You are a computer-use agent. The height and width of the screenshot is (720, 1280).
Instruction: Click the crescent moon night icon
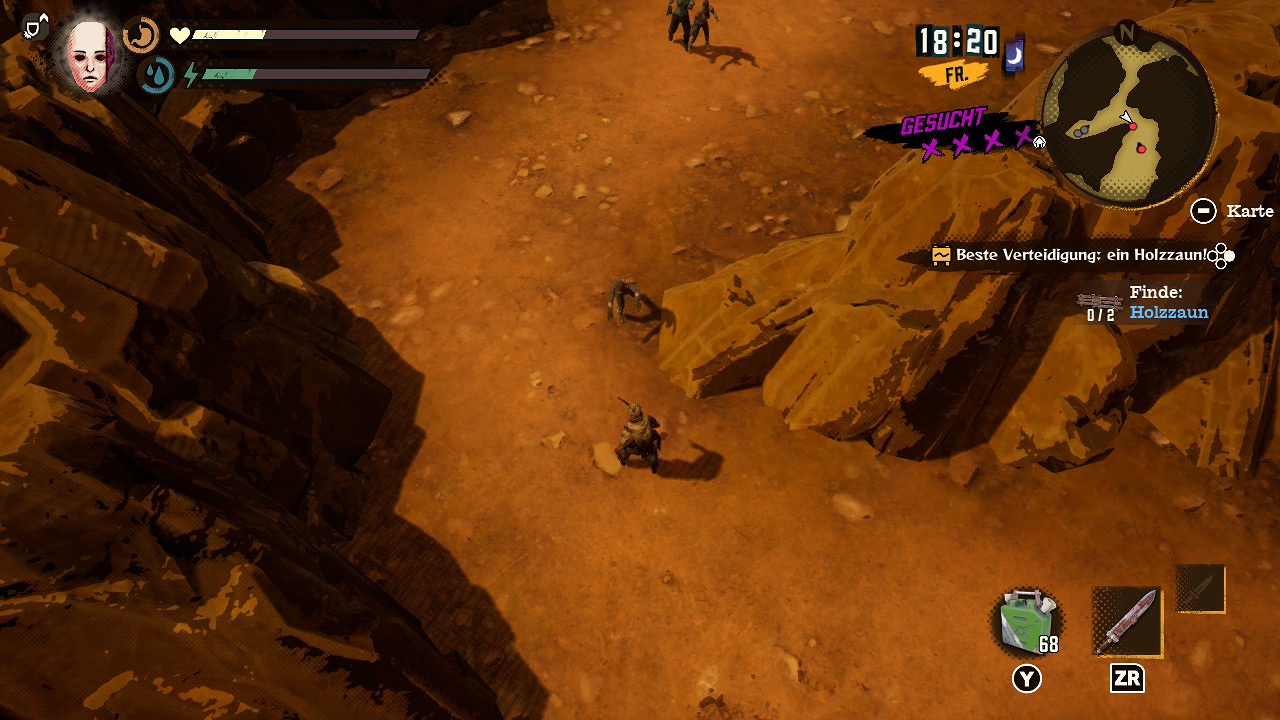(1014, 57)
